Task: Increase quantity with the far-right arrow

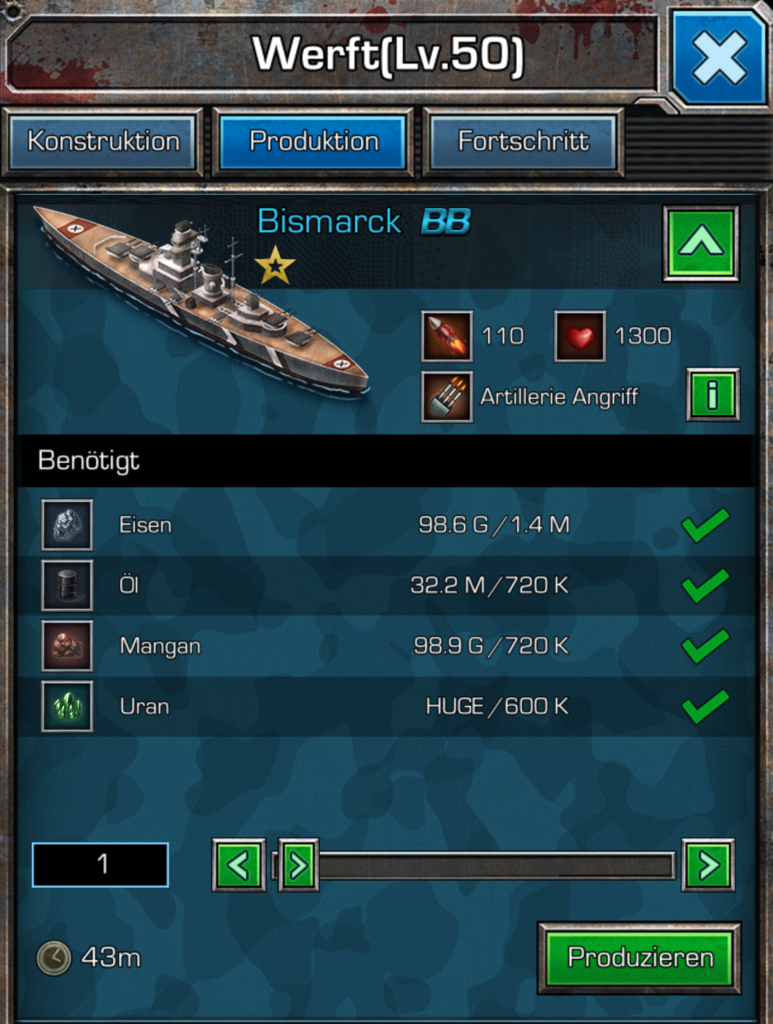Action: (708, 865)
